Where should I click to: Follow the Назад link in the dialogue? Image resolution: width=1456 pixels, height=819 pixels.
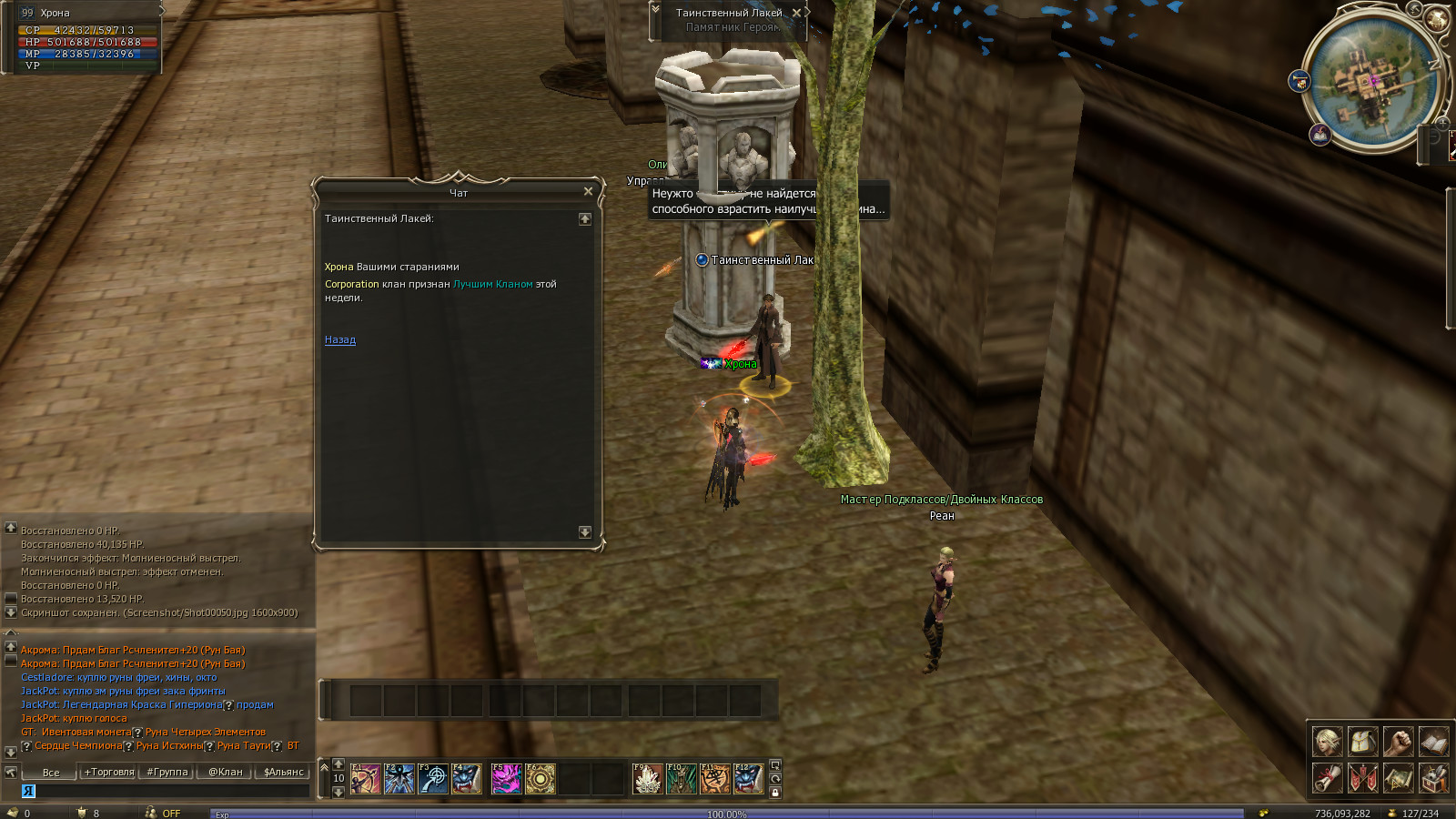coord(340,340)
